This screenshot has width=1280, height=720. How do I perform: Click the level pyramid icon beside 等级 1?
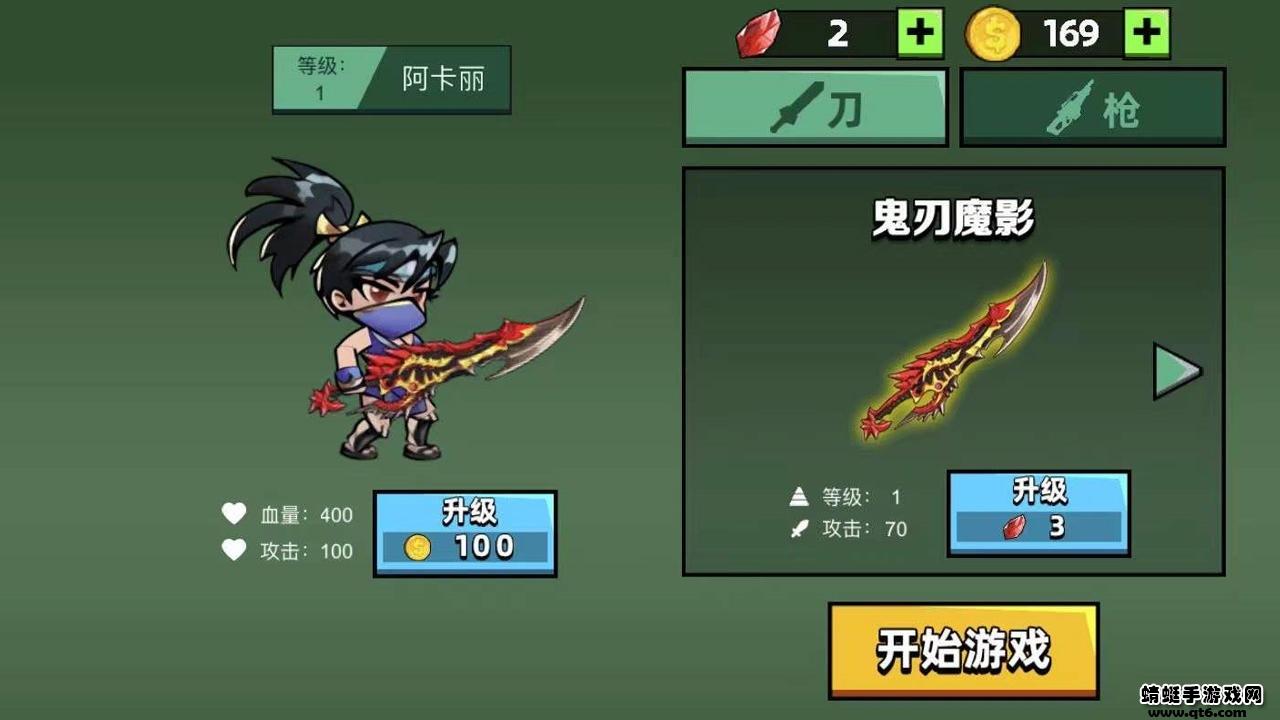[x=798, y=495]
